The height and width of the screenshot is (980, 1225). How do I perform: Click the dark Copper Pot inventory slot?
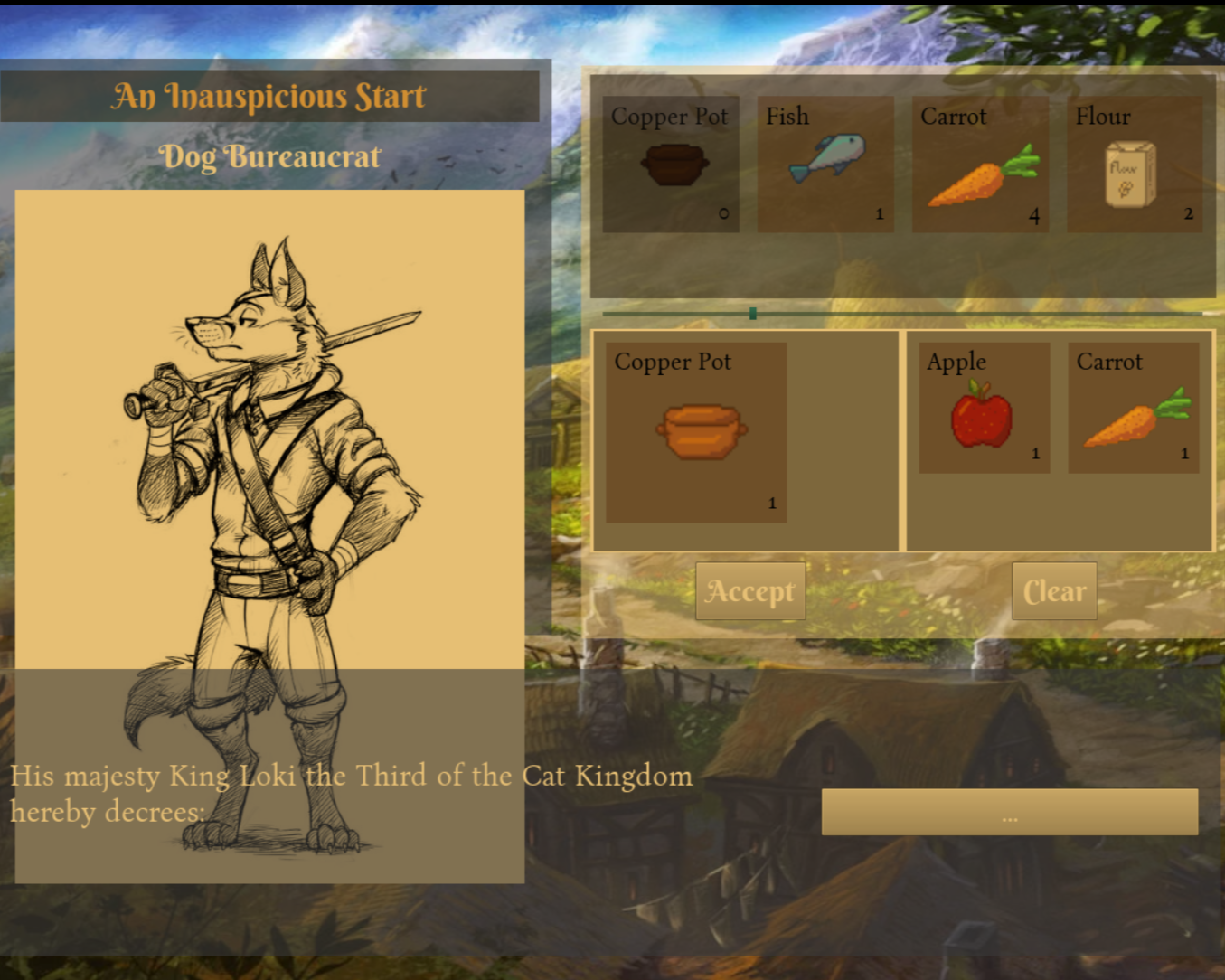pos(671,165)
